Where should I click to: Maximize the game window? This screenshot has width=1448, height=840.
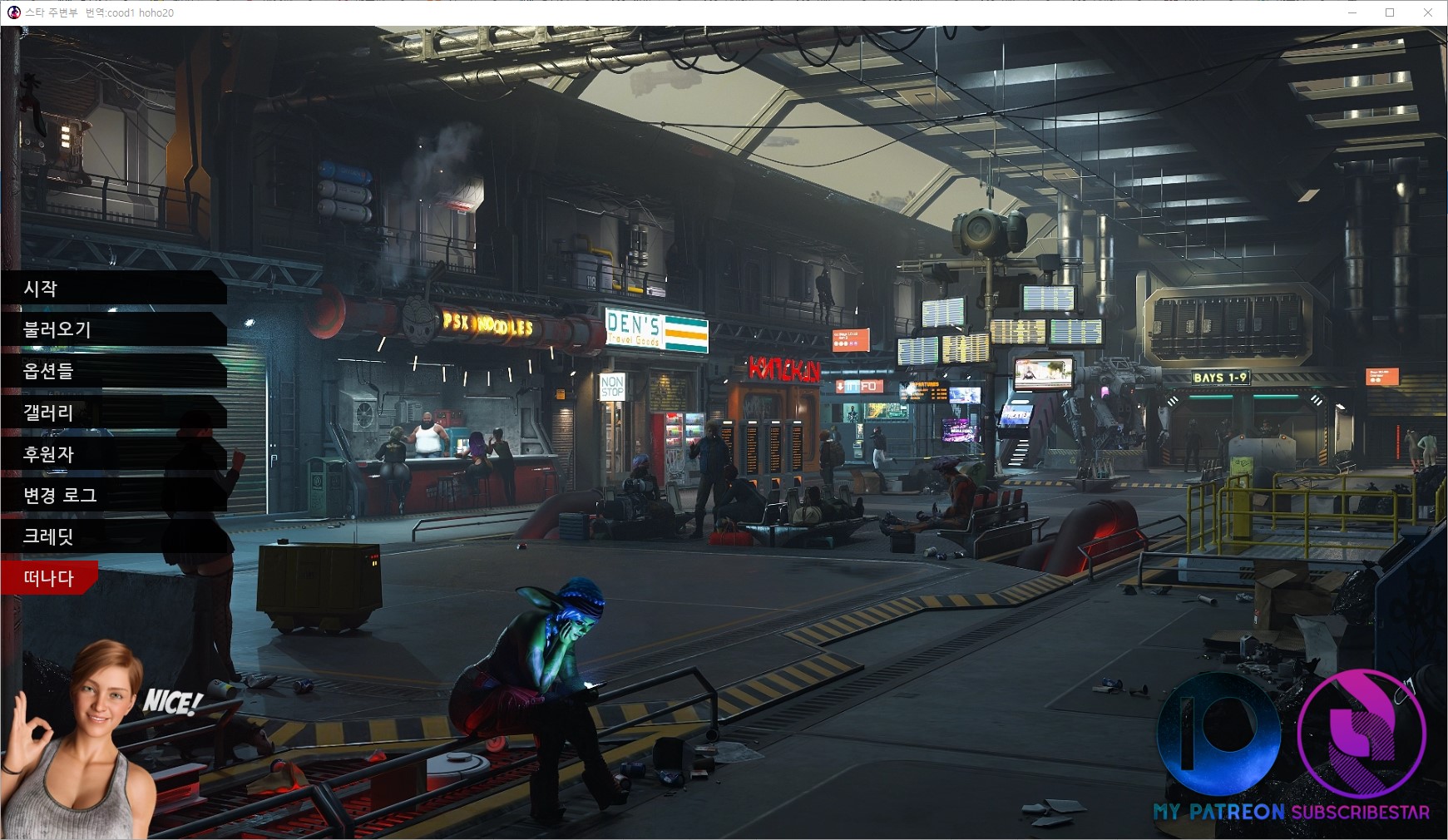(1390, 12)
